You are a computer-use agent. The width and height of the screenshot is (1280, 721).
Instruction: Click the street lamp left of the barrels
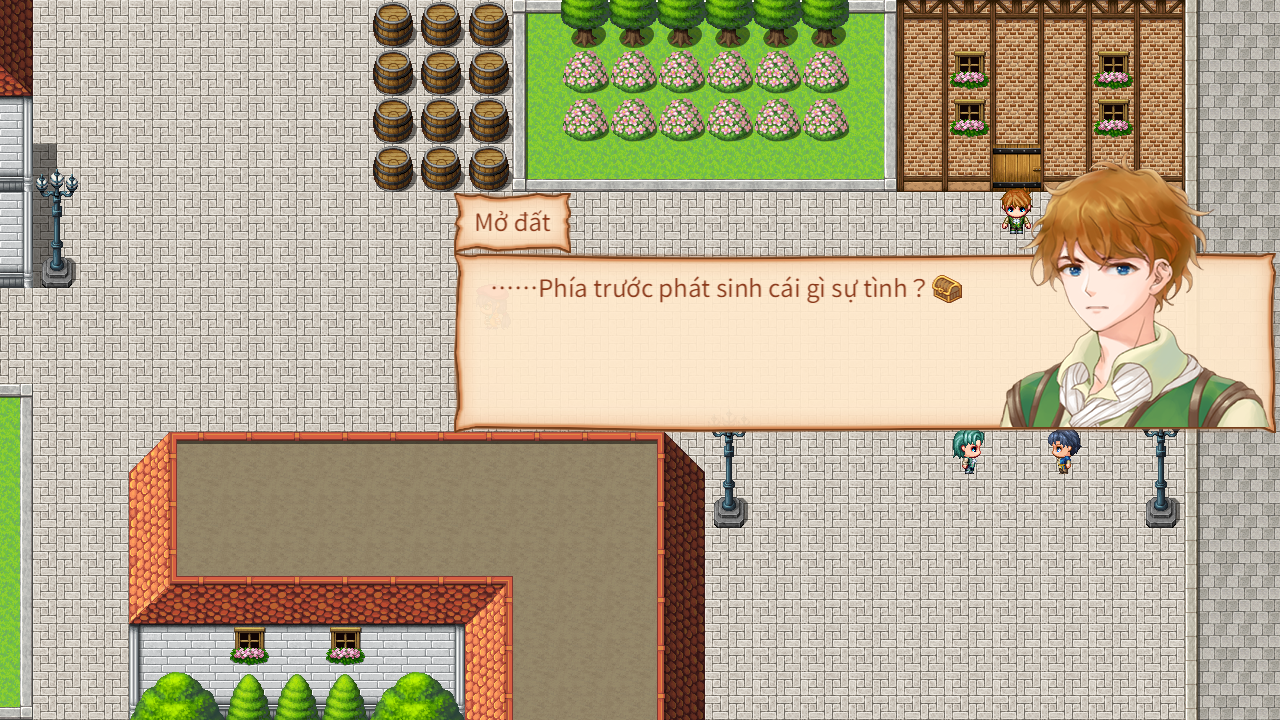57,215
